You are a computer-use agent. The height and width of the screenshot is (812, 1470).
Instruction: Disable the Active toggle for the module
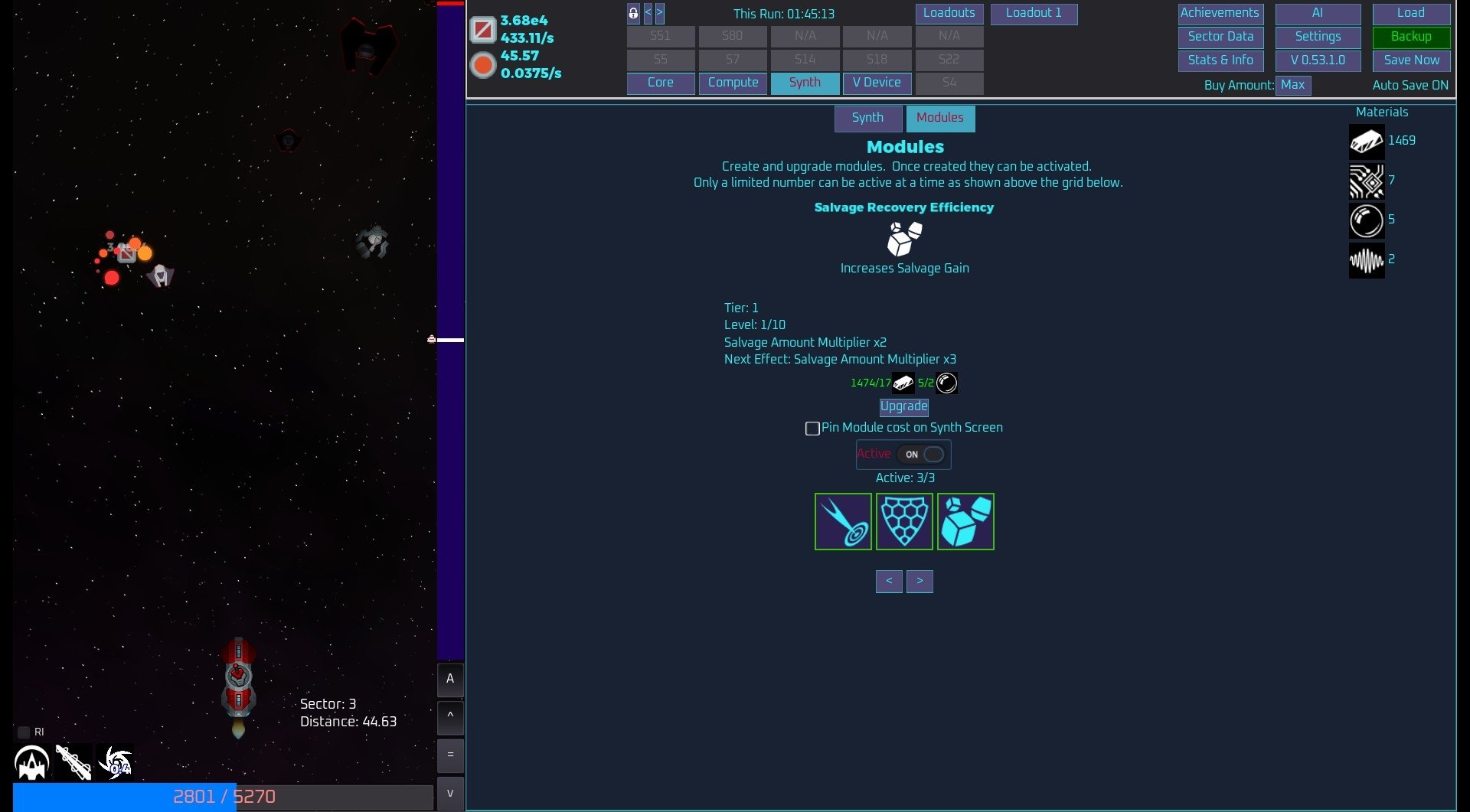pyautogui.click(x=921, y=454)
